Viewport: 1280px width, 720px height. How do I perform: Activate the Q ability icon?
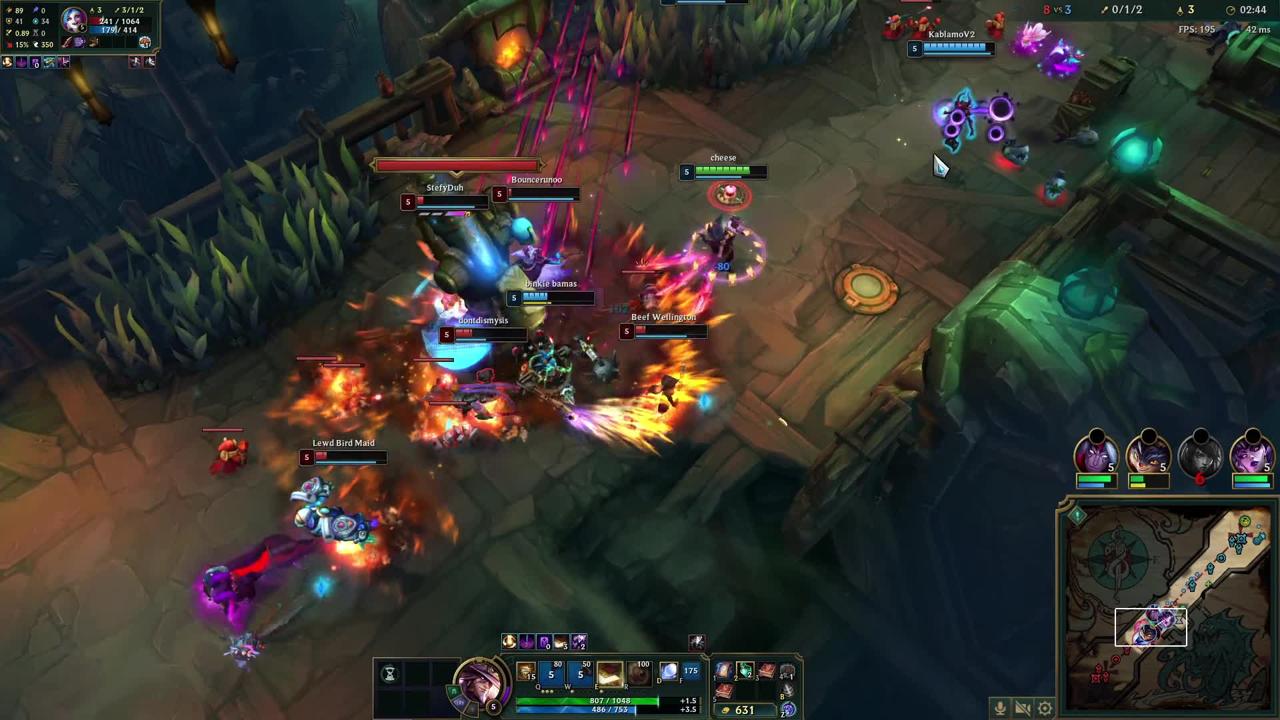point(551,674)
